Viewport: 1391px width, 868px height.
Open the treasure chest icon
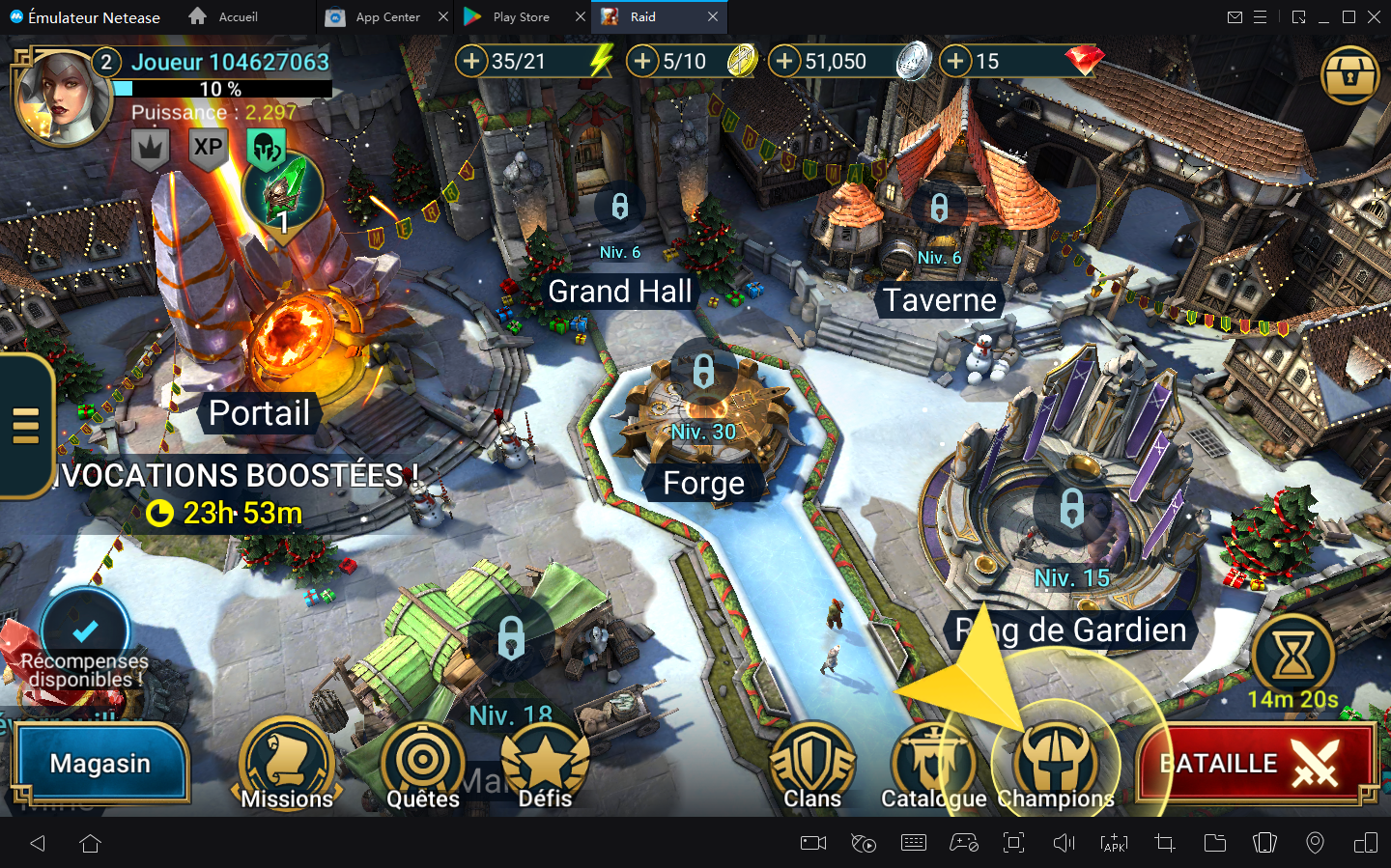point(1349,75)
